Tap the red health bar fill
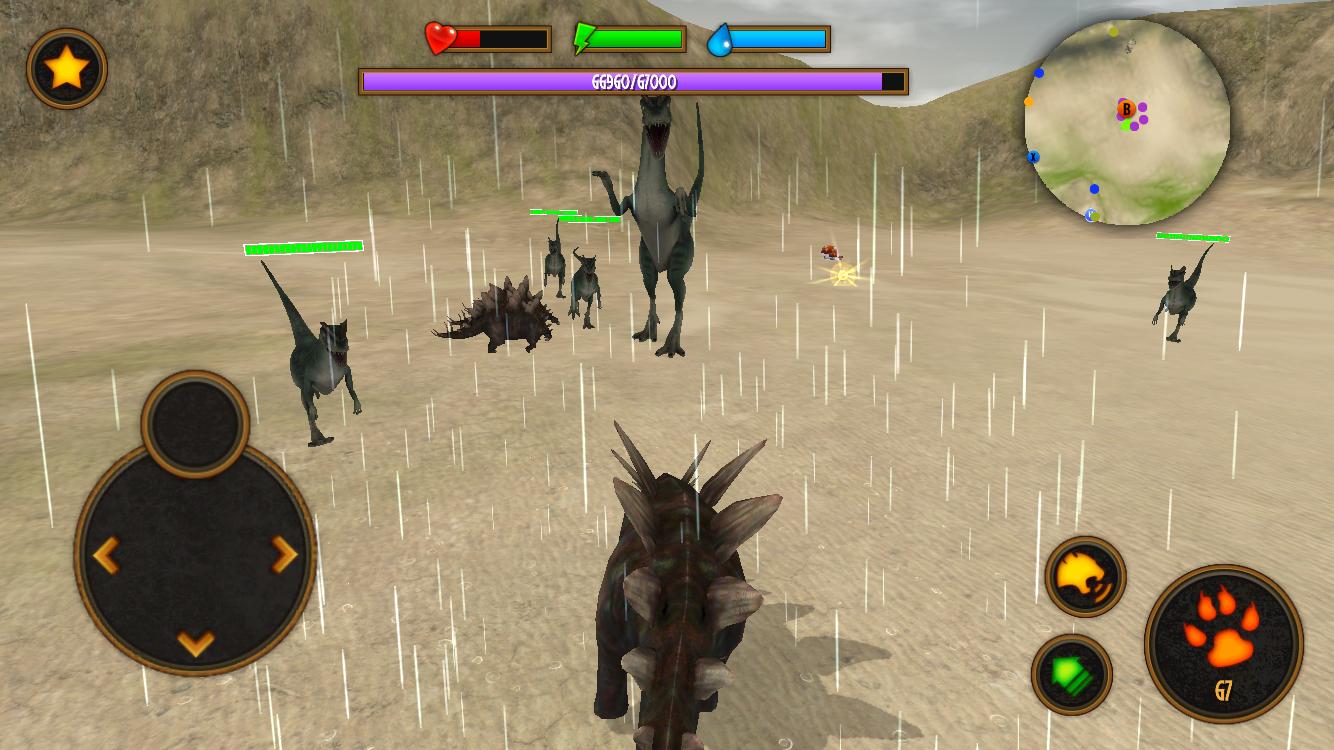Image resolution: width=1334 pixels, height=750 pixels. pyautogui.click(x=470, y=38)
